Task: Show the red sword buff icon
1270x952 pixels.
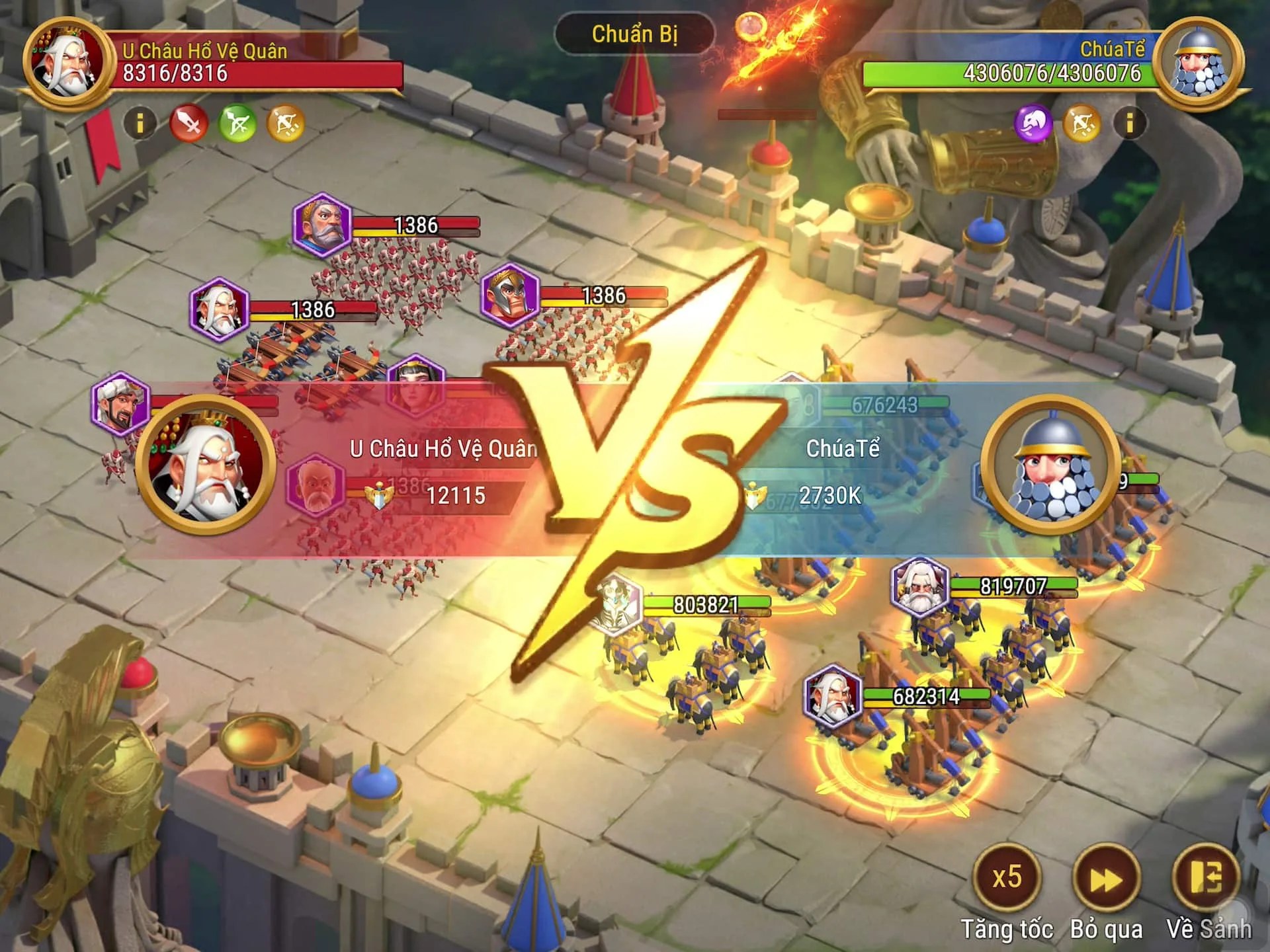Action: pos(189,123)
